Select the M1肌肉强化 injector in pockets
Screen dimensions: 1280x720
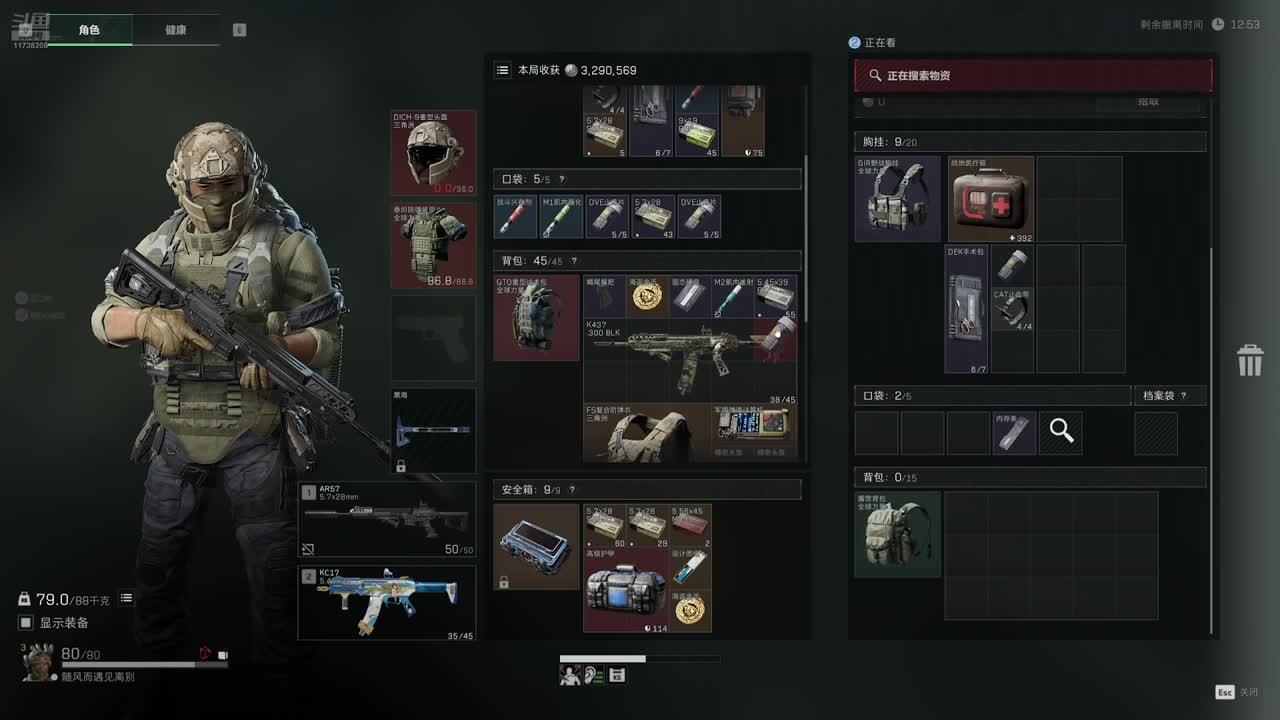561,217
